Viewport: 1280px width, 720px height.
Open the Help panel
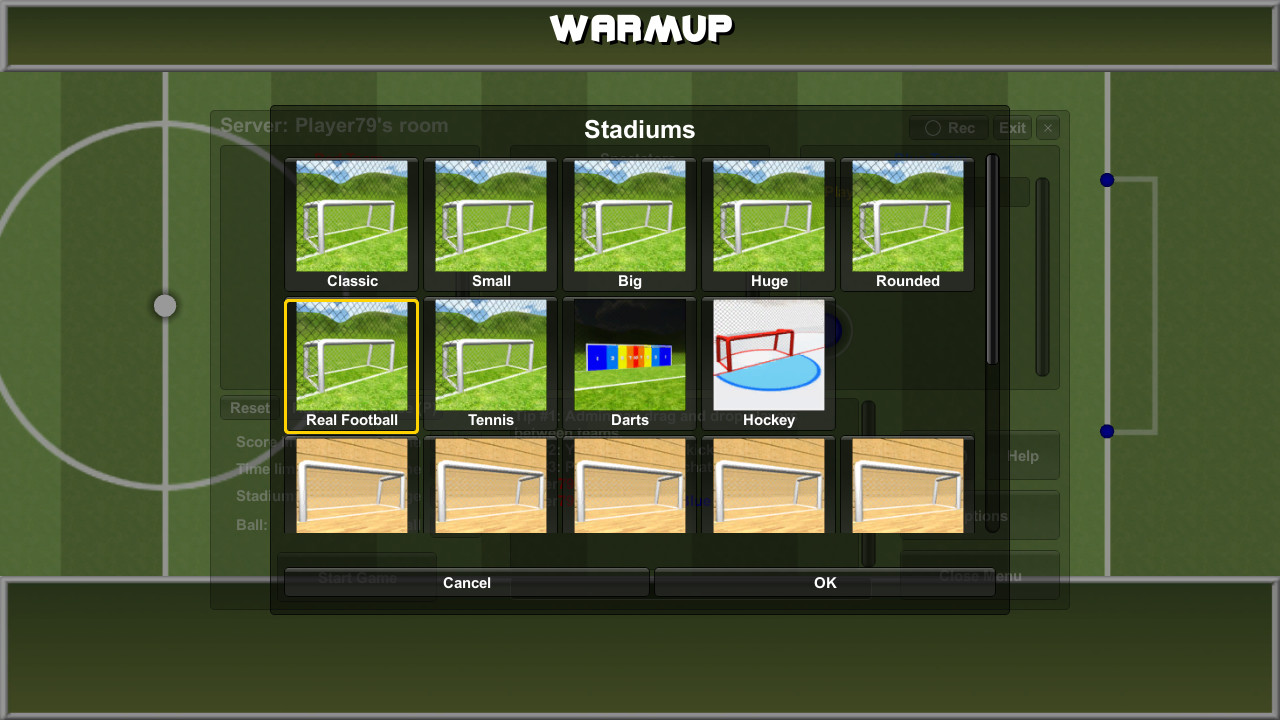(1023, 455)
